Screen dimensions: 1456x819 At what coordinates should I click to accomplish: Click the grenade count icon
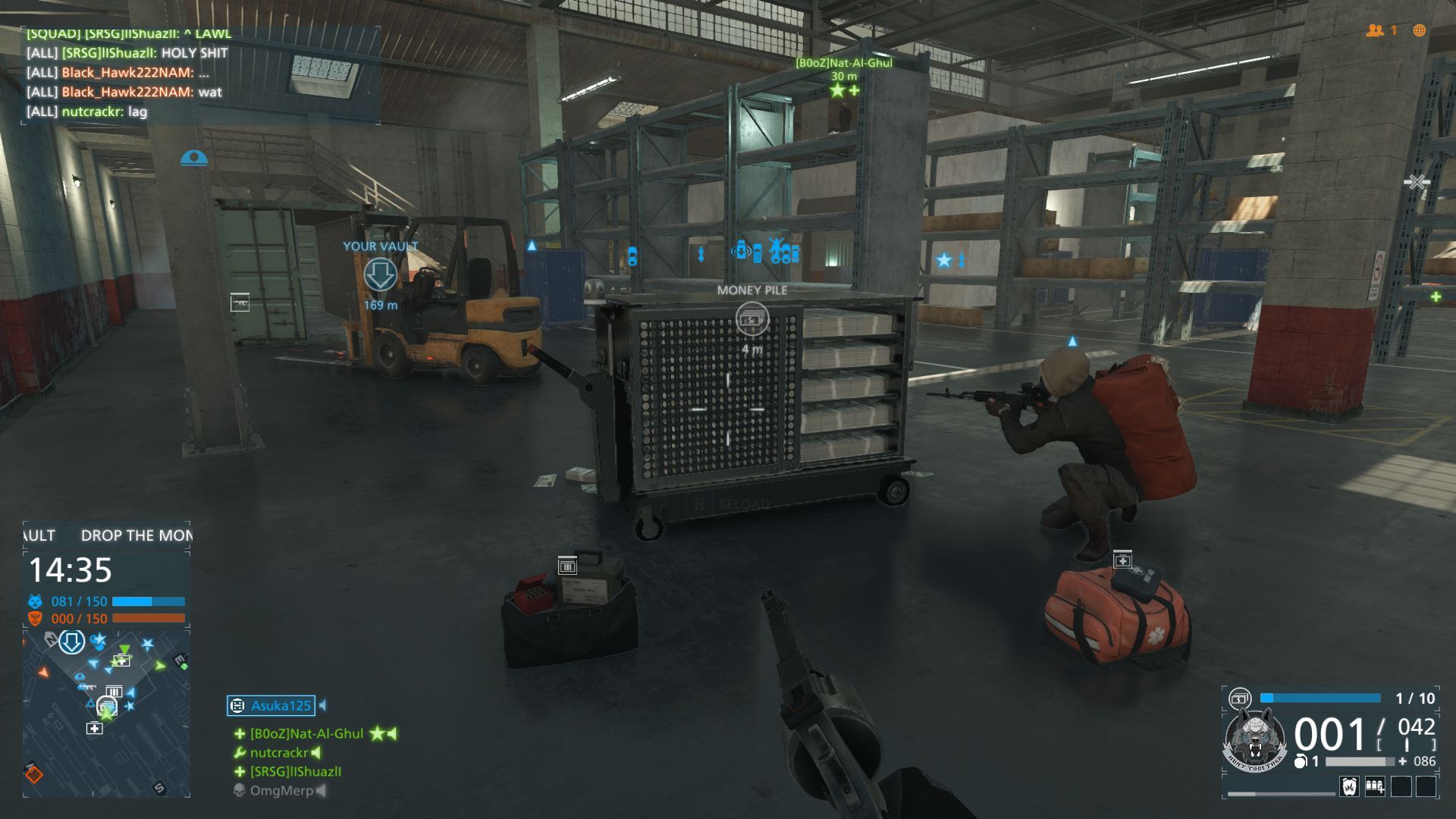(1301, 761)
